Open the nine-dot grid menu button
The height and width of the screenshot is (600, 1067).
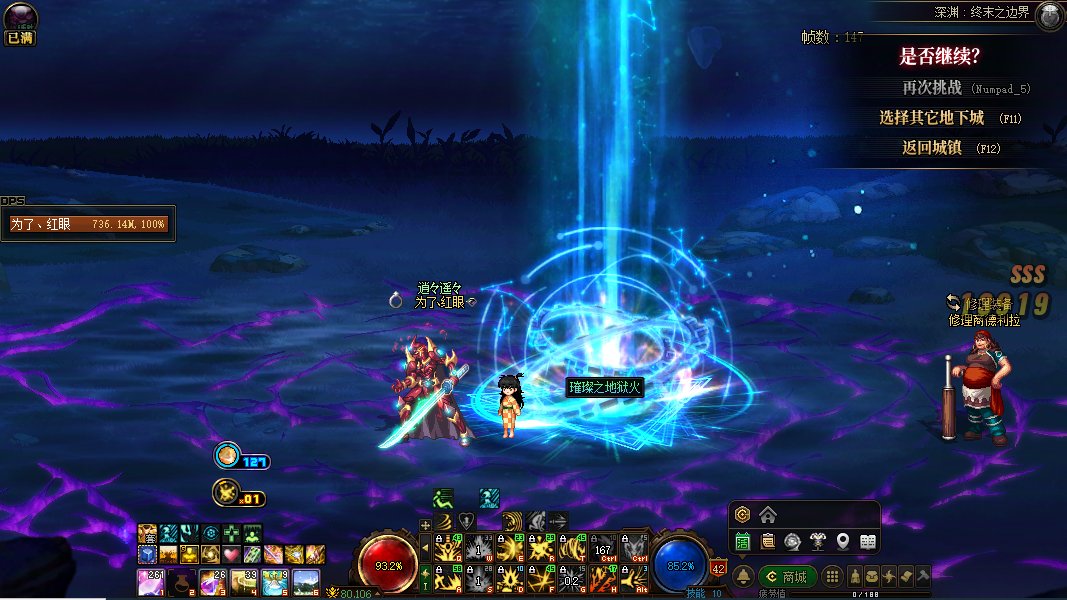(832, 577)
